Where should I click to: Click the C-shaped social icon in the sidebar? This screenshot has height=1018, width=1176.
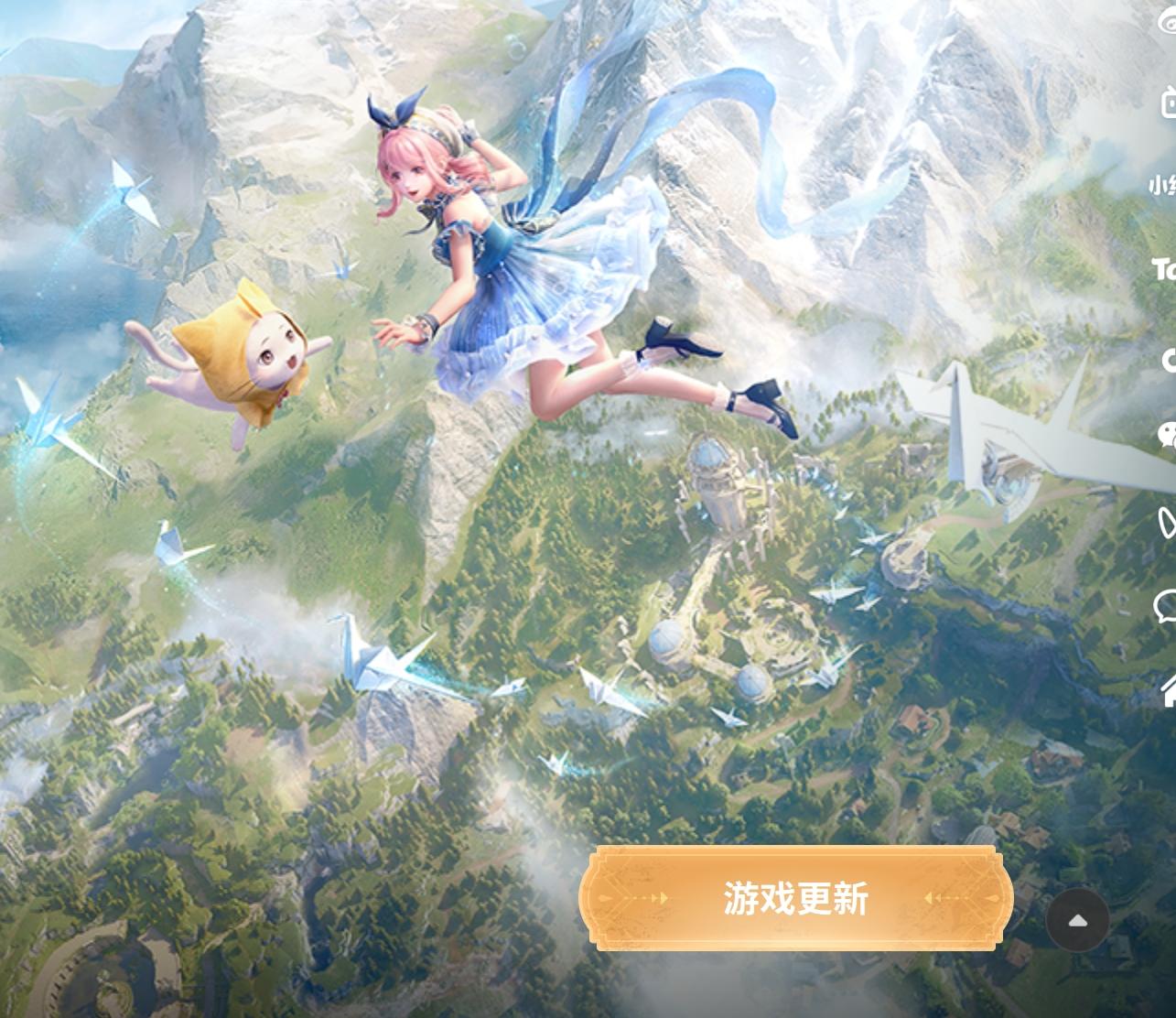click(x=1170, y=360)
